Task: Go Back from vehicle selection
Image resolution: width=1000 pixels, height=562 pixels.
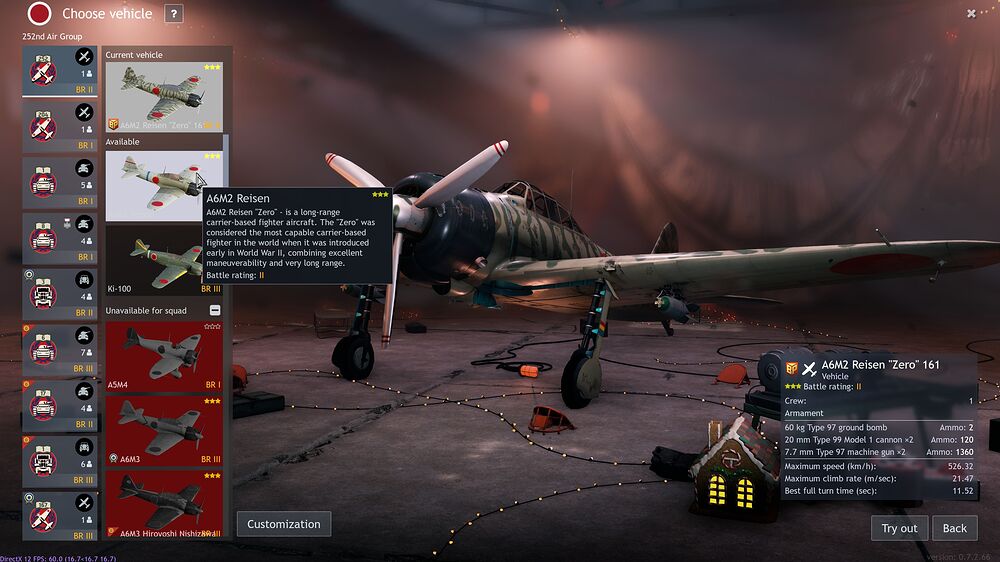Action: coord(954,528)
